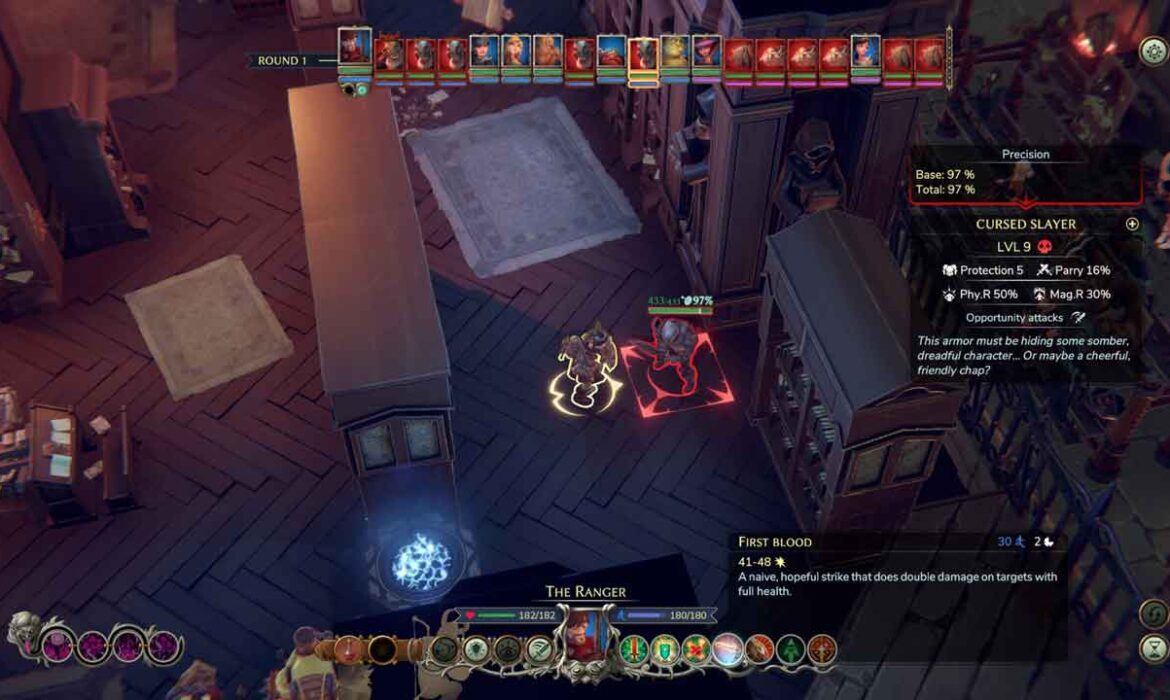1170x700 pixels.
Task: Activate the green tree ability
Action: pos(790,649)
